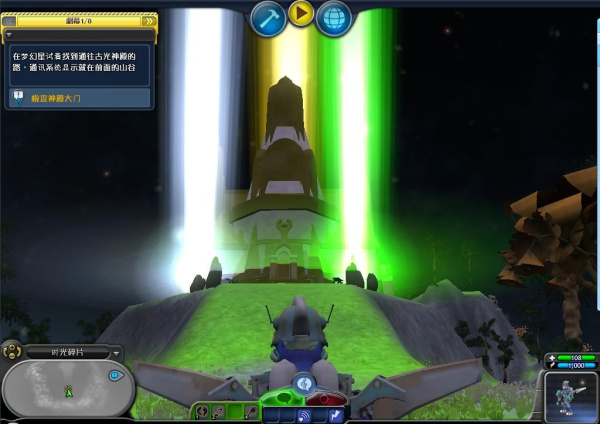Select the blue marker on the minimap
This screenshot has height=424, width=600.
pyautogui.click(x=116, y=375)
